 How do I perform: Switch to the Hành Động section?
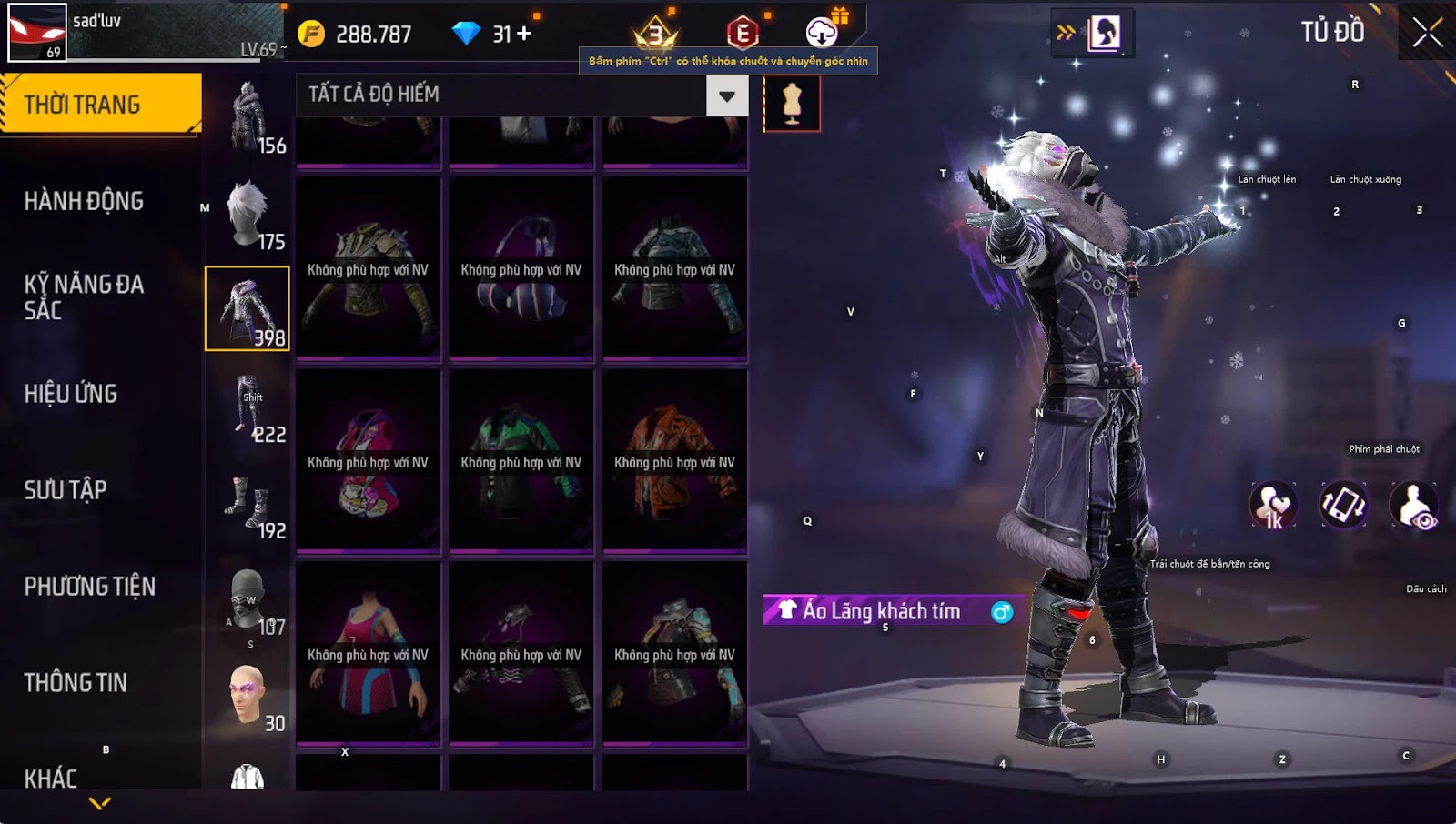pyautogui.click(x=84, y=201)
